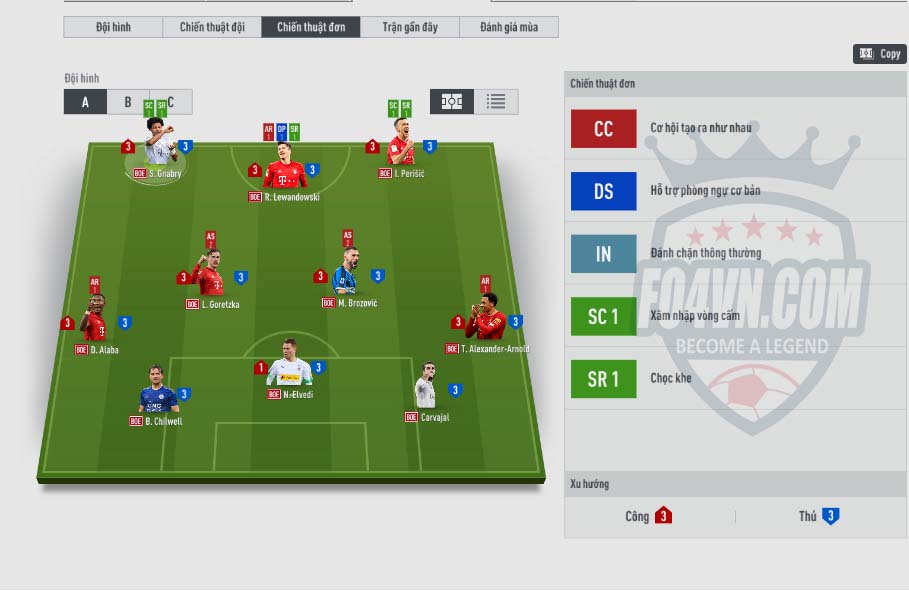Screen dimensions: 909x592
Task: Open the Chiến thuật đội tab
Action: [212, 27]
